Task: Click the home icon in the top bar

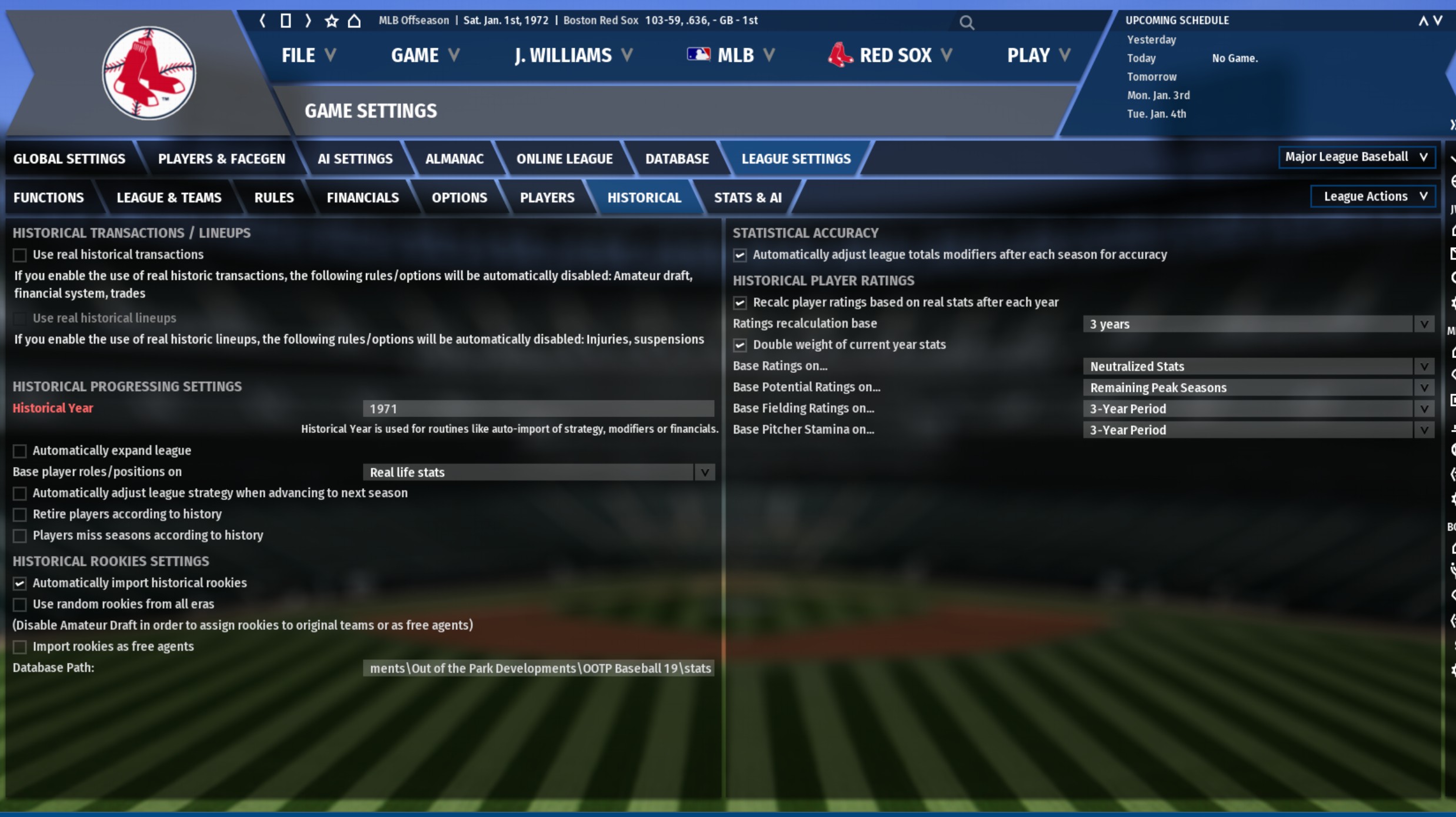Action: [x=354, y=21]
